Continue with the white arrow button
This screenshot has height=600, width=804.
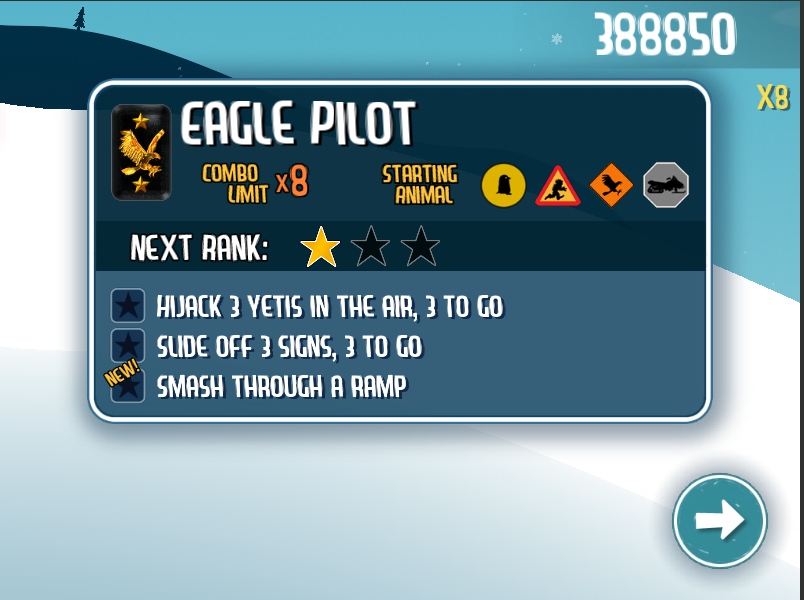pos(719,521)
